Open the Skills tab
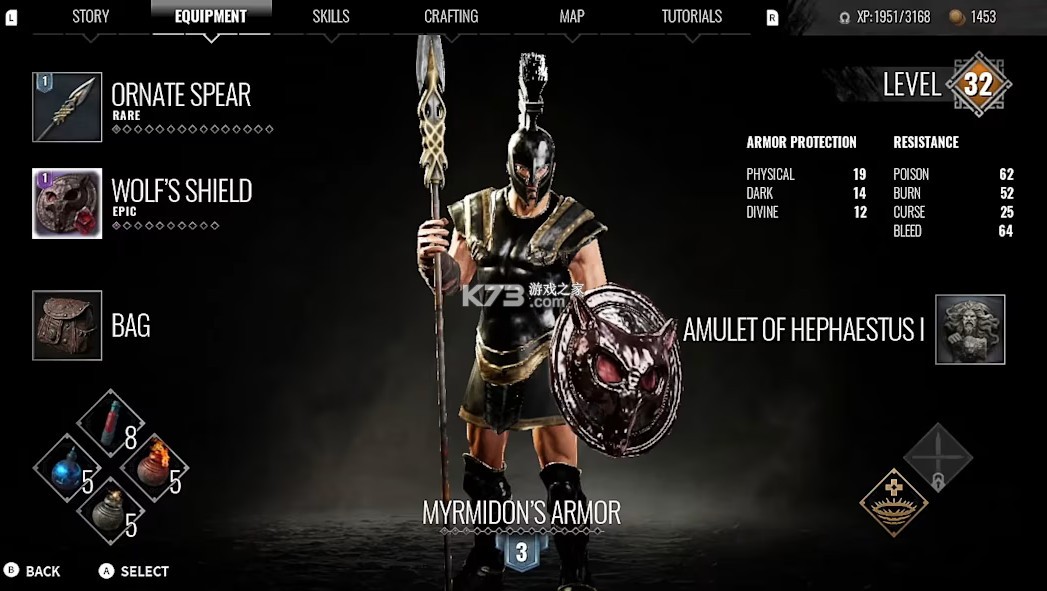The width and height of the screenshot is (1047, 591). (x=331, y=16)
